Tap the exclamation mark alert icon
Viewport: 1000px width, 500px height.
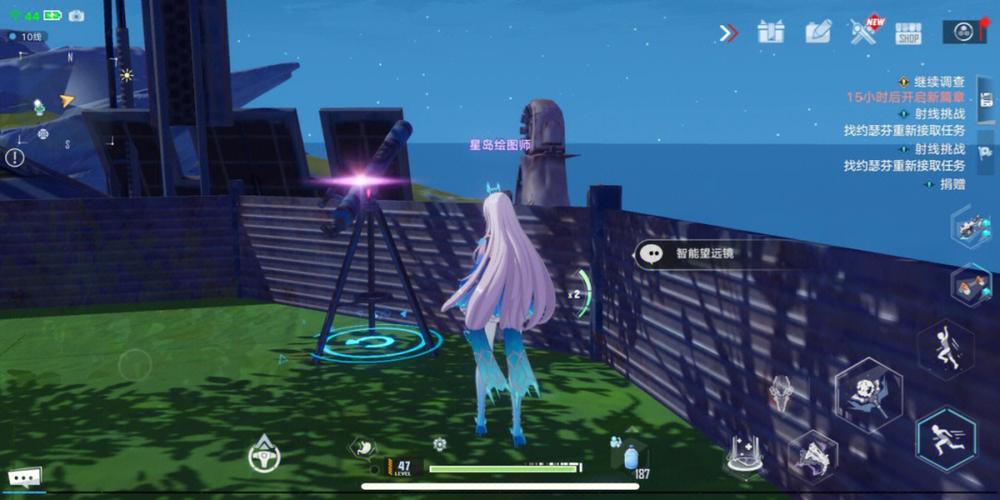(x=15, y=157)
